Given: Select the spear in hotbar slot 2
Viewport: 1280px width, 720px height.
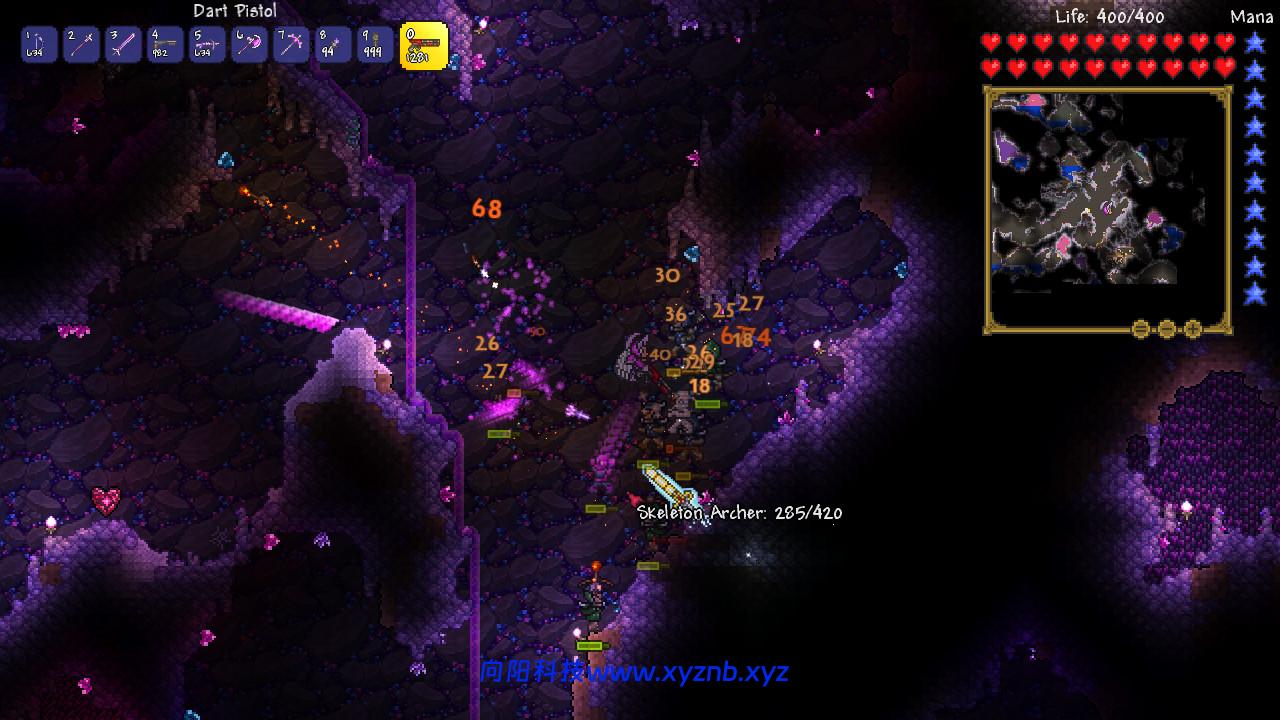Looking at the screenshot, I should pyautogui.click(x=80, y=44).
